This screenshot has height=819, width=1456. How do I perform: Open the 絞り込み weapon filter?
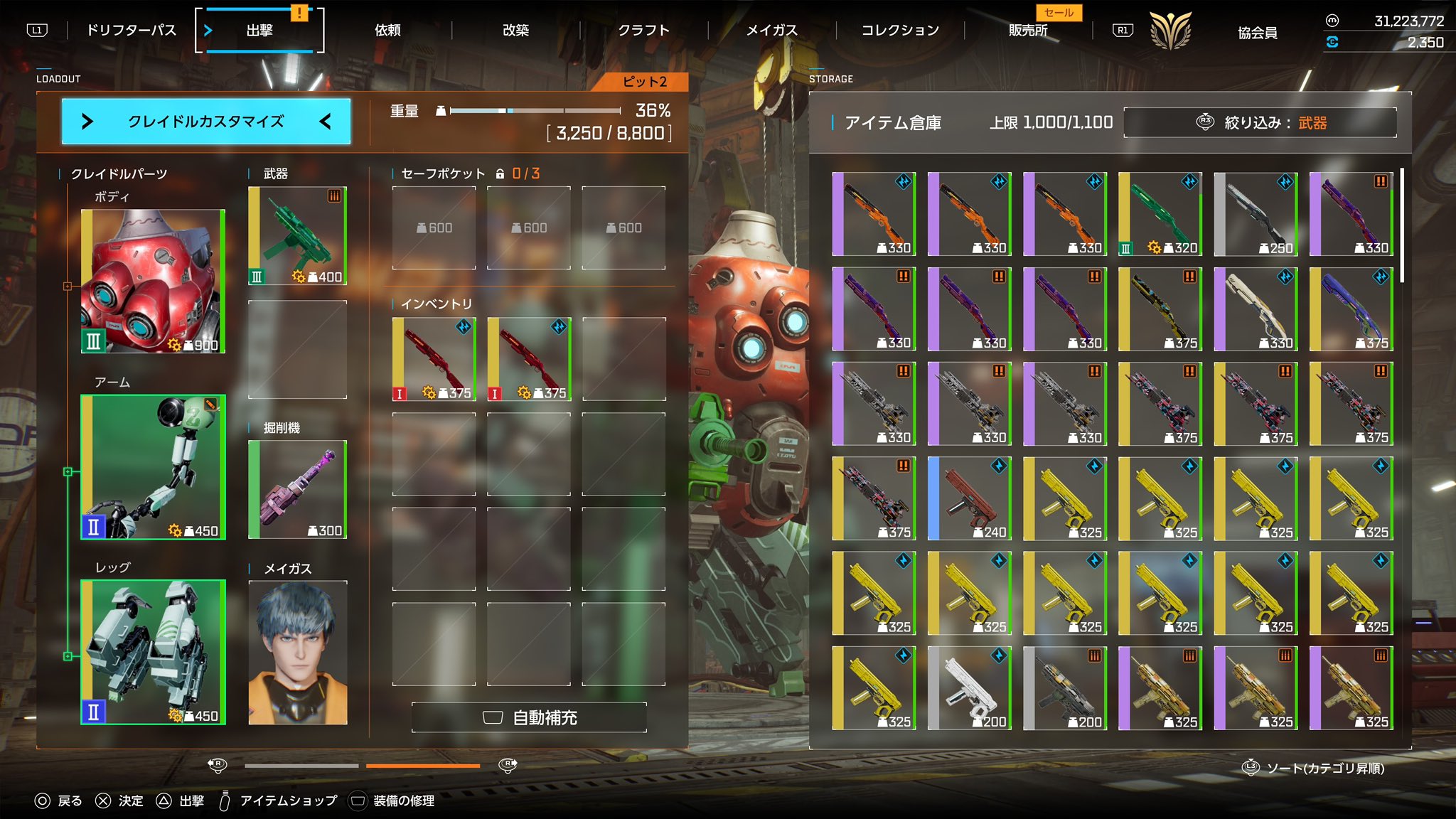(1260, 123)
